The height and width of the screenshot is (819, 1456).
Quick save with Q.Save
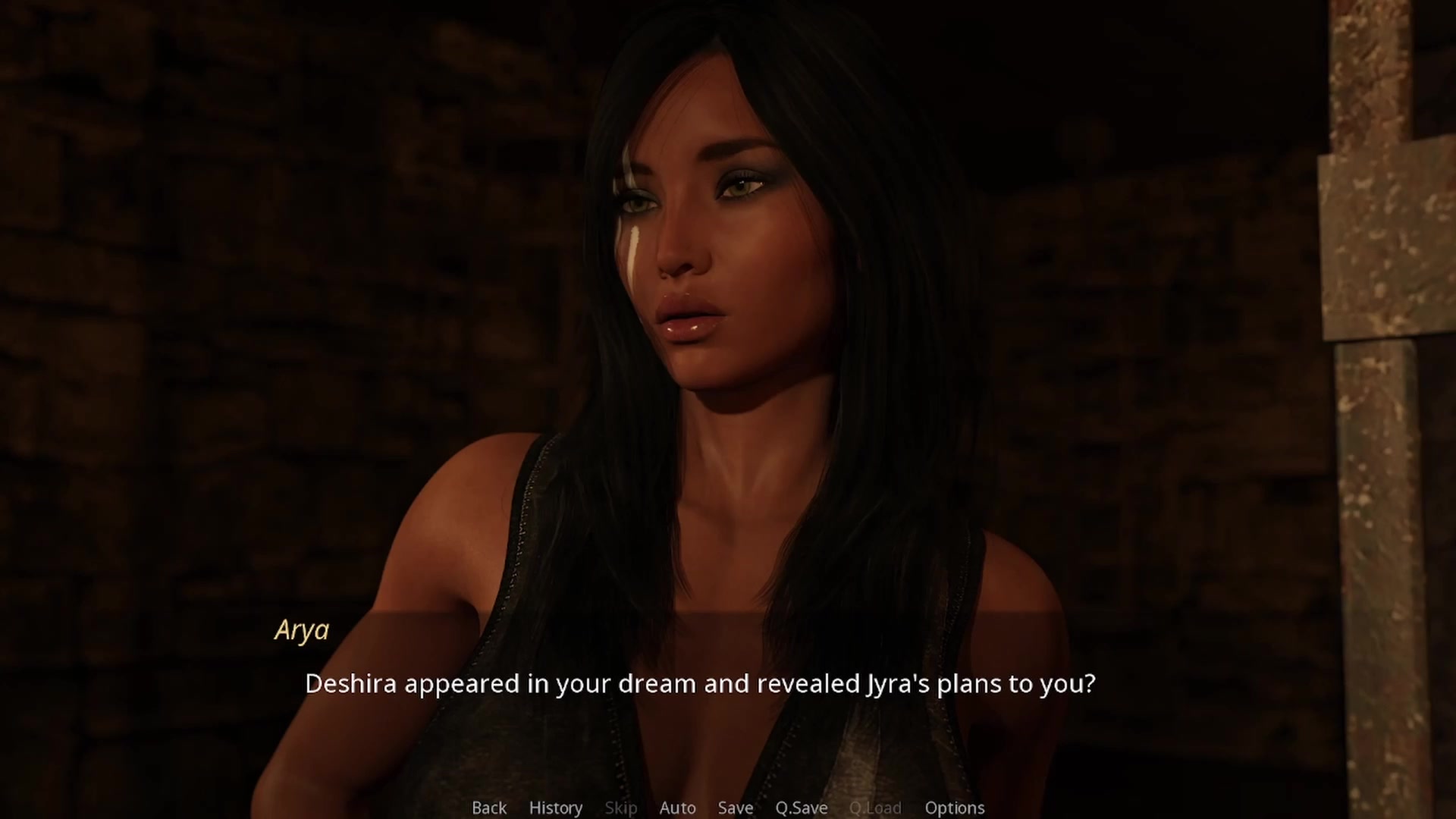pos(801,808)
